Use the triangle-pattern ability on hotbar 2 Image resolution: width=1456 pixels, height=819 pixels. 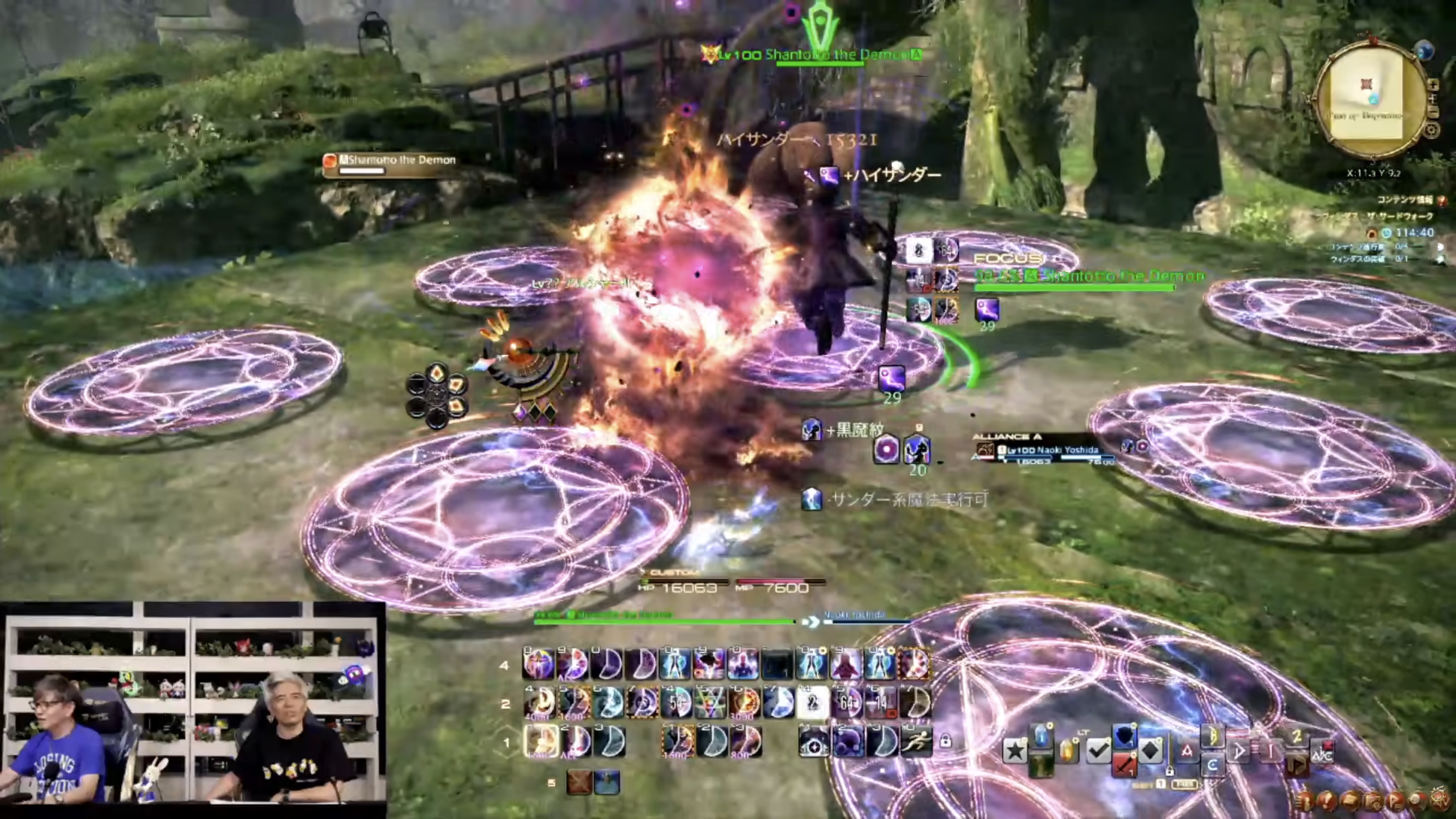pos(710,703)
